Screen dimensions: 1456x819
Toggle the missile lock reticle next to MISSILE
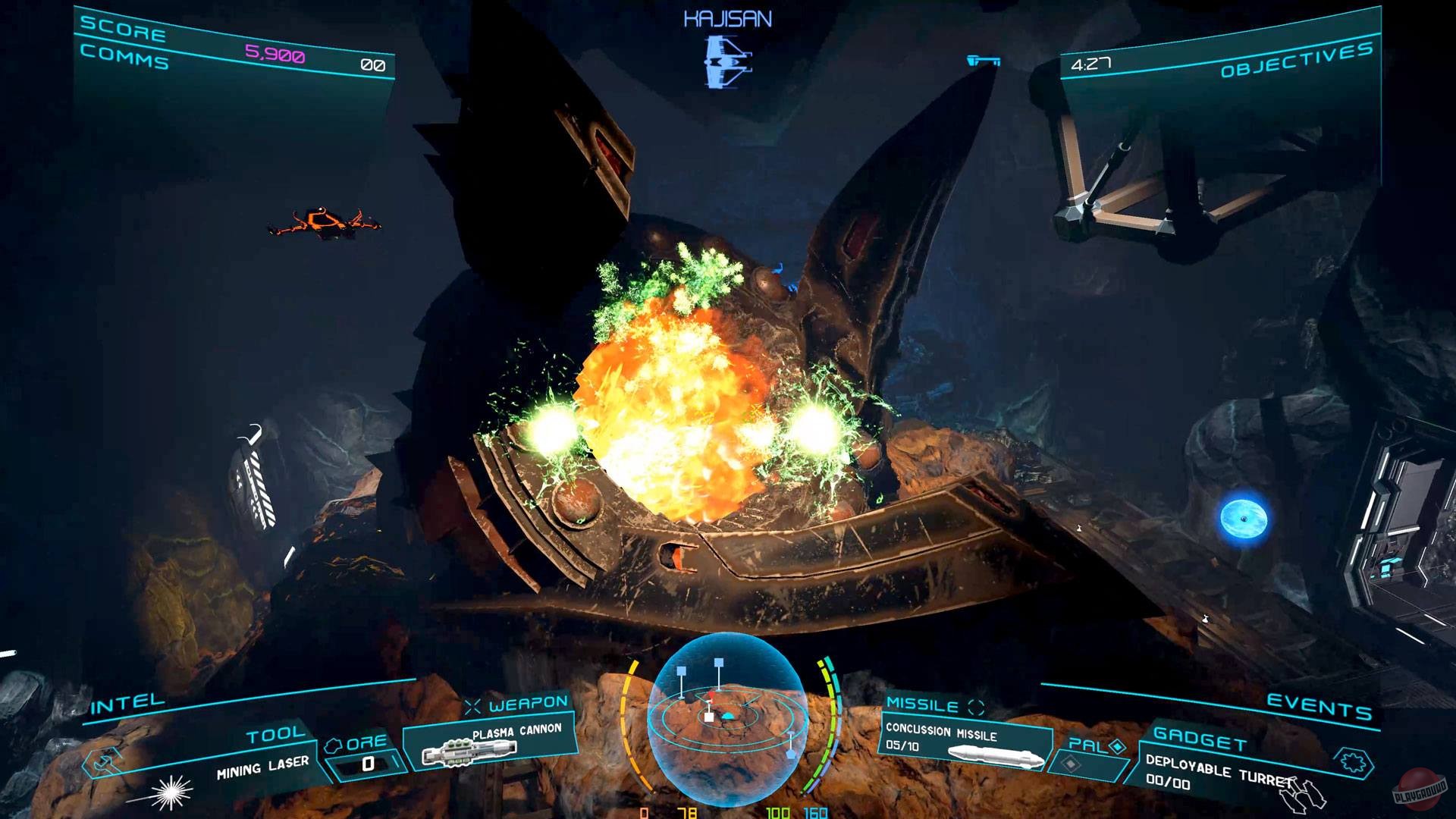[x=975, y=707]
